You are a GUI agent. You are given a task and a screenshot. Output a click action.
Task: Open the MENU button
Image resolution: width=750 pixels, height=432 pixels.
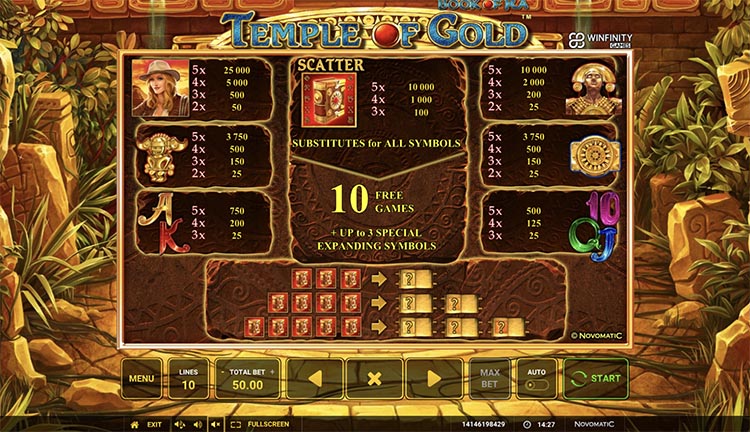tap(141, 379)
